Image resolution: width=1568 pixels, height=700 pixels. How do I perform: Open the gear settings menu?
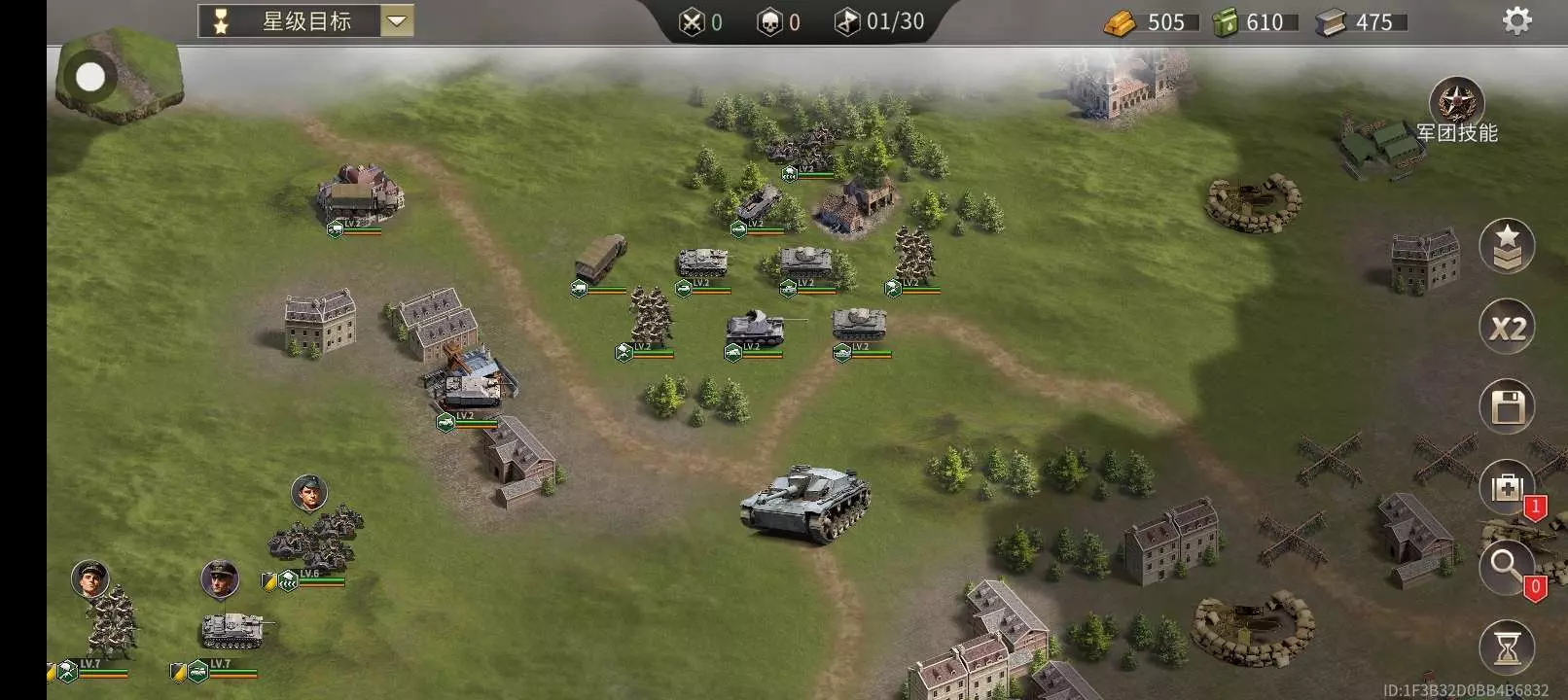point(1516,20)
